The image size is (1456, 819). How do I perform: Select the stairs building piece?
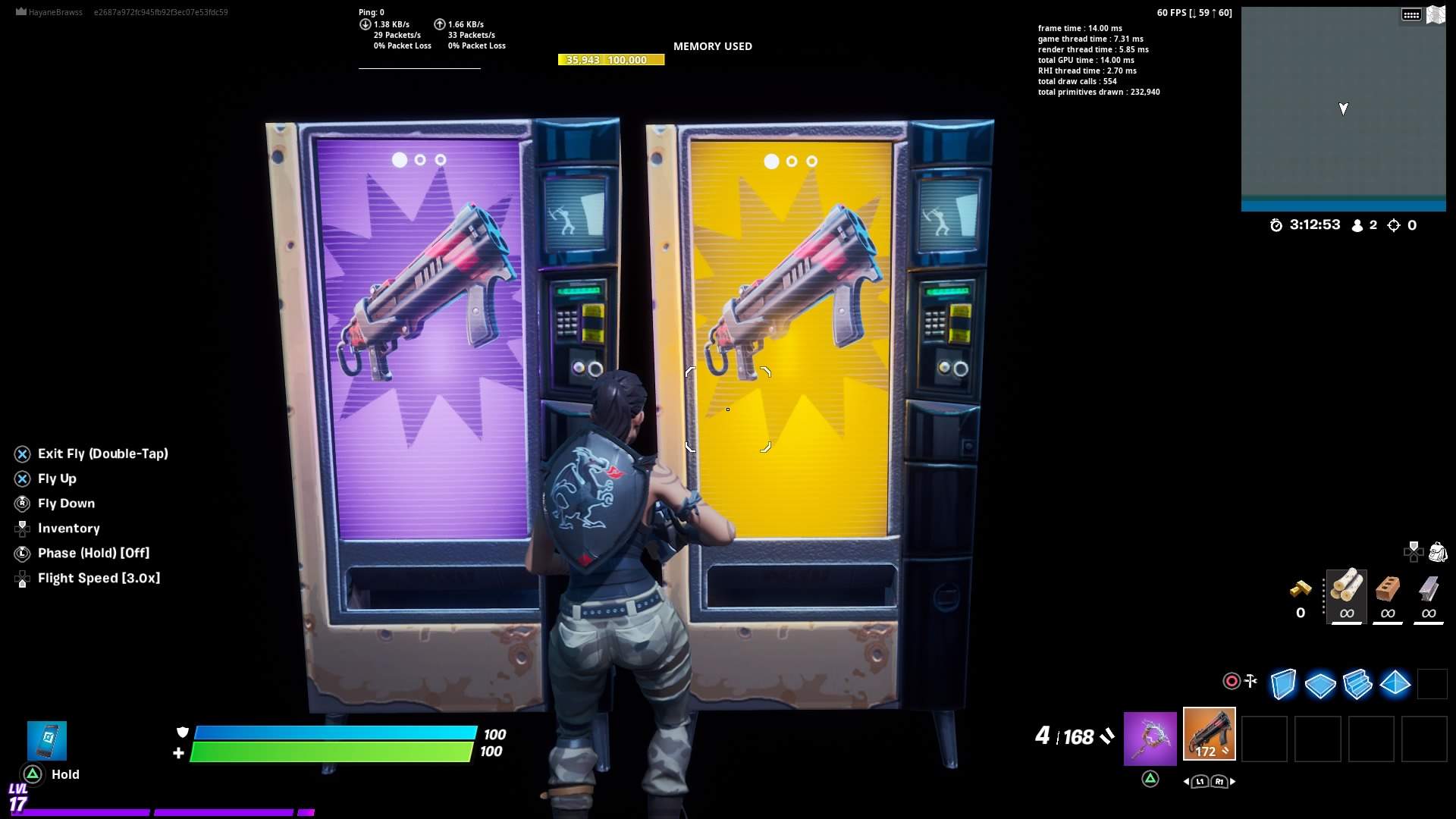[x=1357, y=684]
